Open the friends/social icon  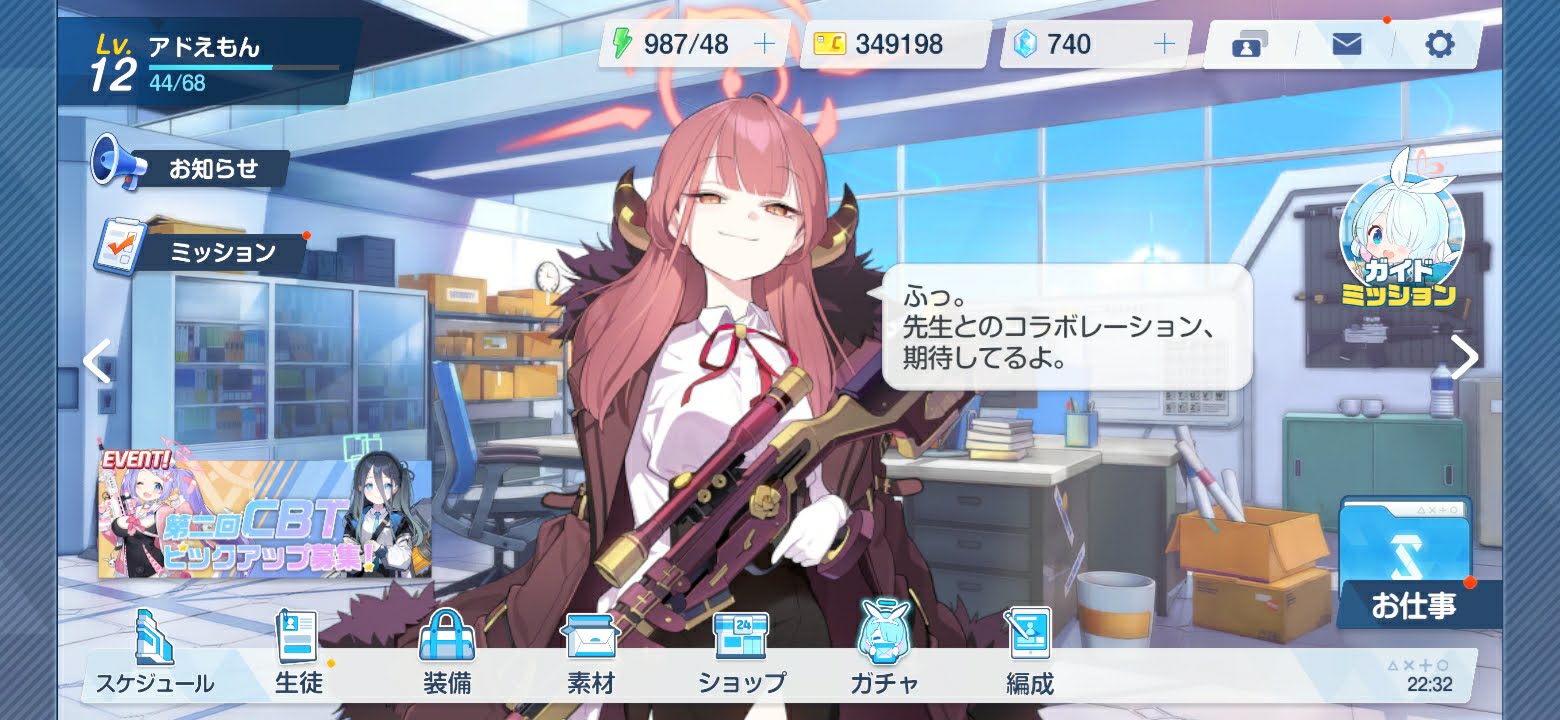pyautogui.click(x=1246, y=44)
